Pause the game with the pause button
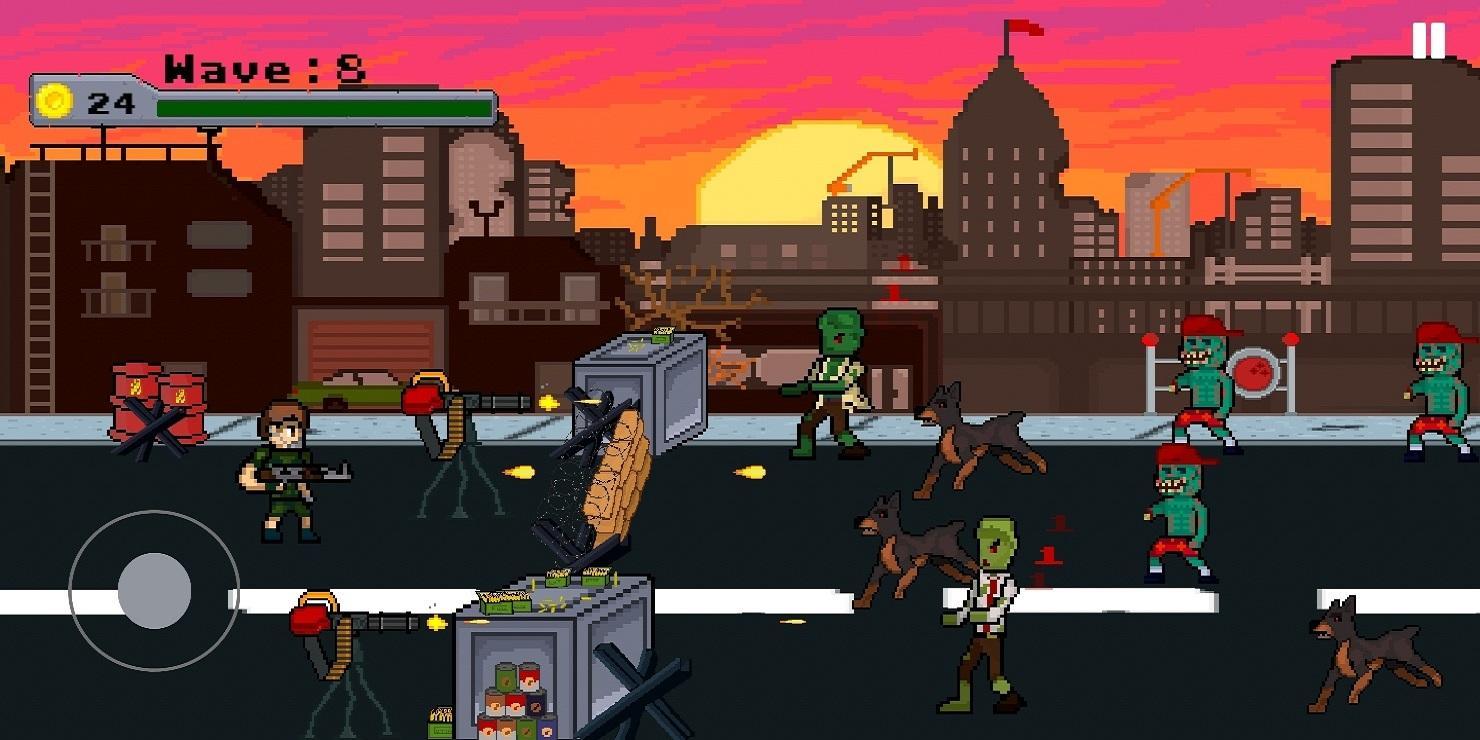 coord(1428,41)
